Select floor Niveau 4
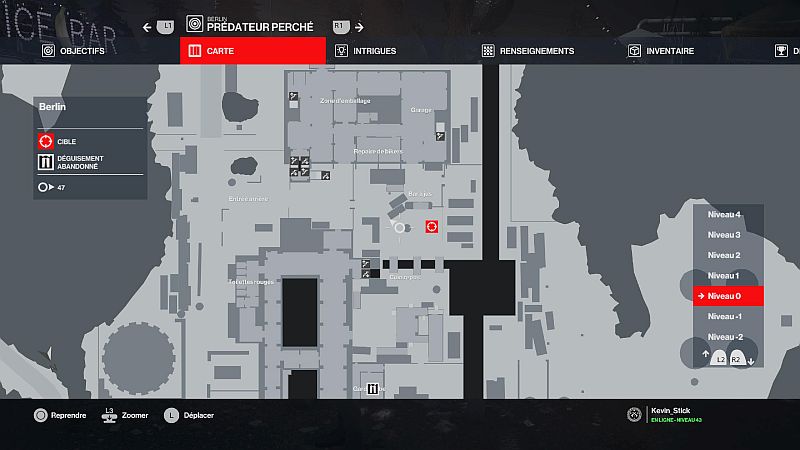Image resolution: width=800 pixels, height=450 pixels. pos(724,215)
